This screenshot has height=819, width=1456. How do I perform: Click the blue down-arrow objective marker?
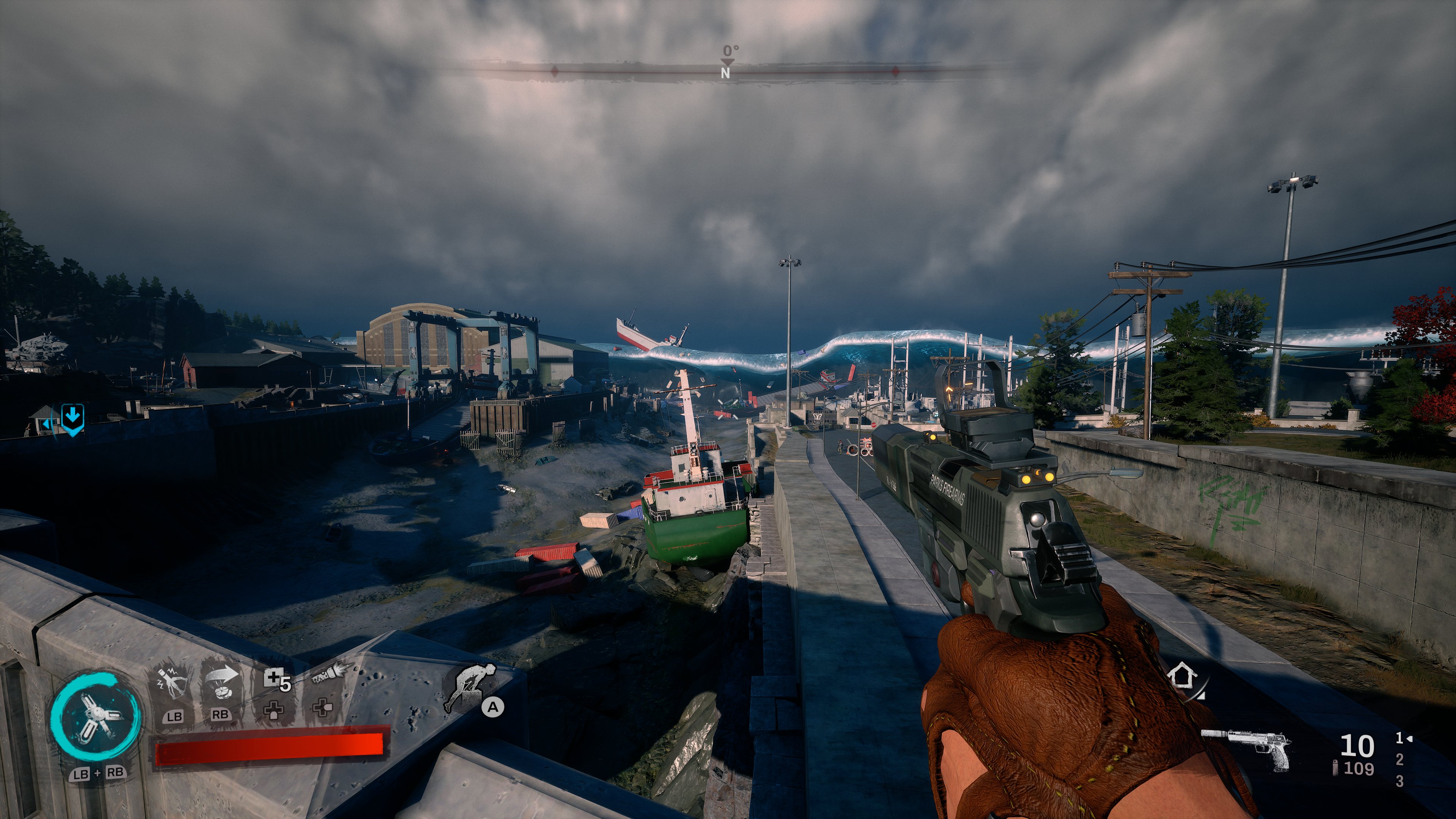coord(72,419)
